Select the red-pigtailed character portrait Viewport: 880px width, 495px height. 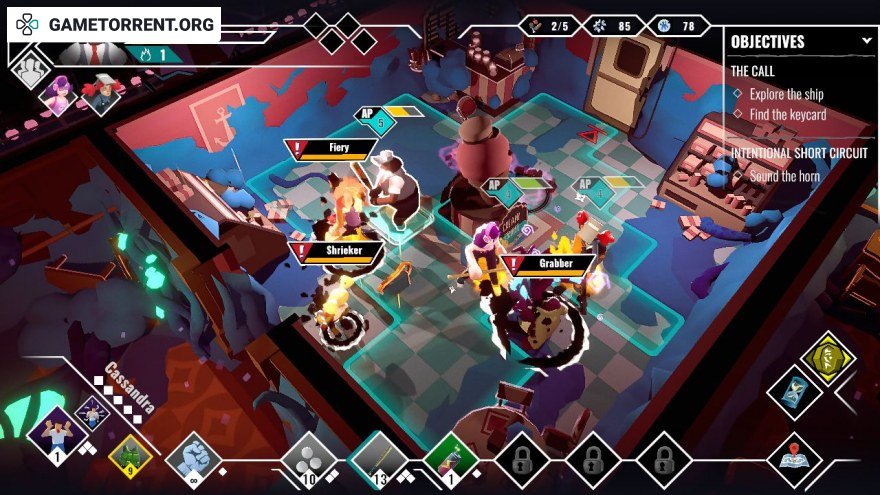99,95
